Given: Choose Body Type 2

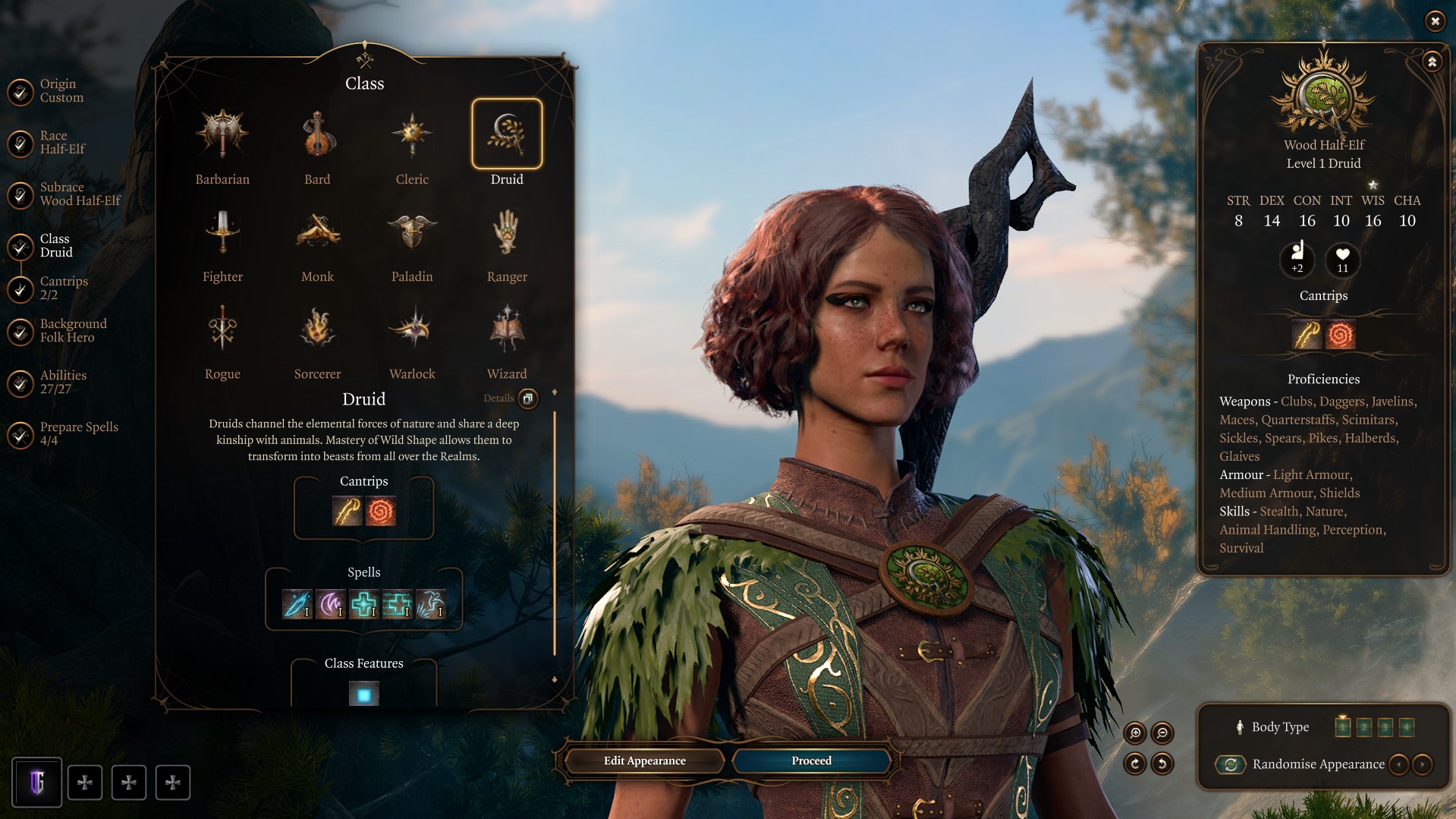Looking at the screenshot, I should (x=1365, y=726).
